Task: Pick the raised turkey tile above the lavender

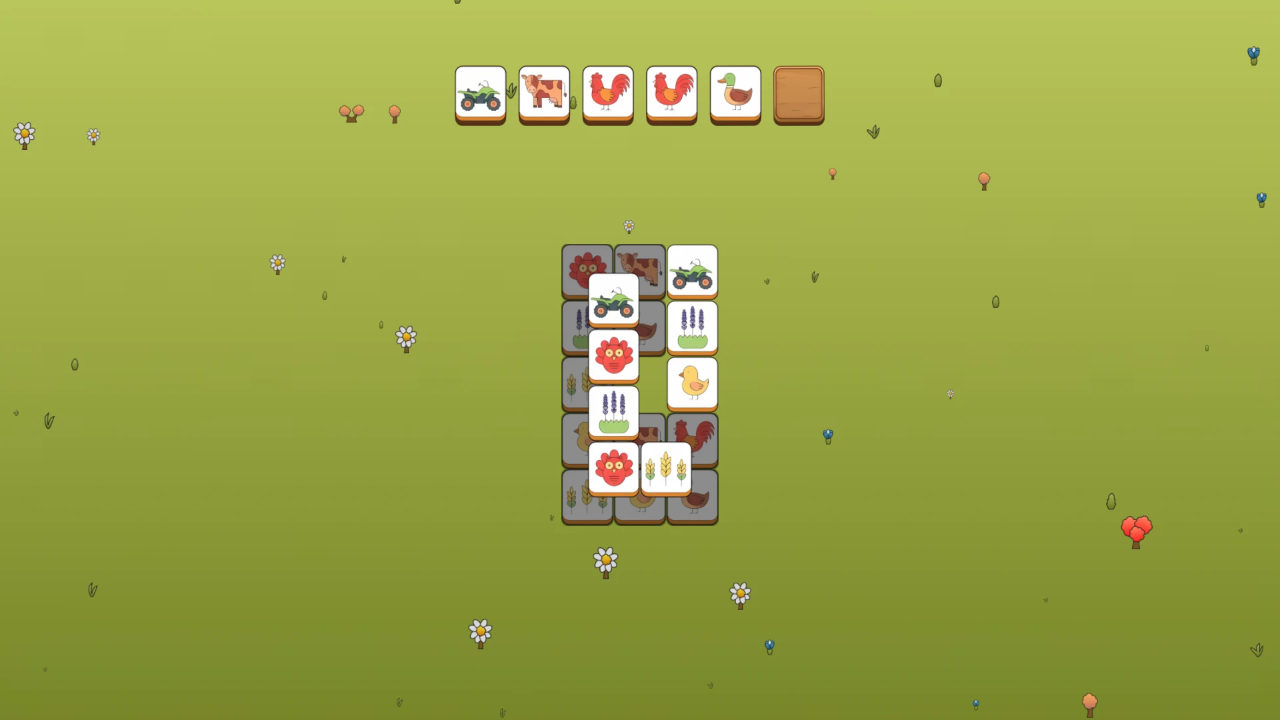Action: (612, 355)
